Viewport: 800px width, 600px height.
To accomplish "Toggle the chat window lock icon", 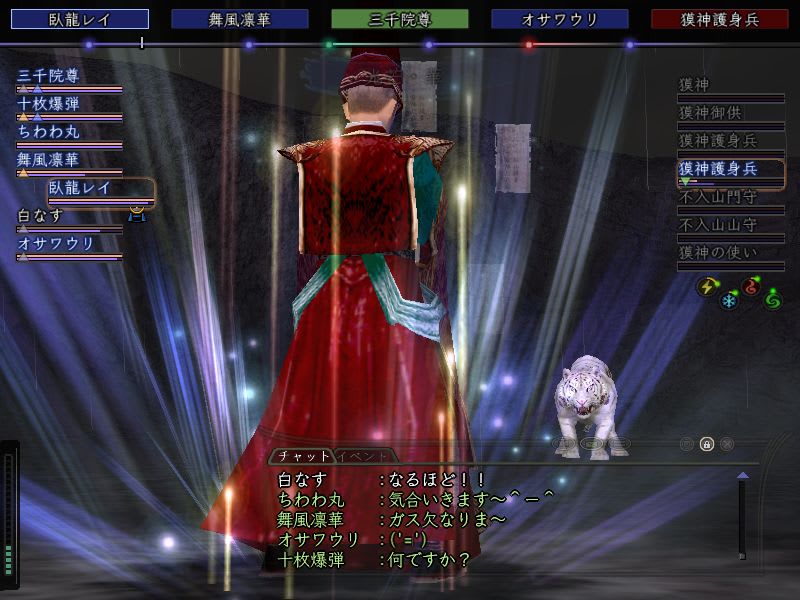I will 707,444.
